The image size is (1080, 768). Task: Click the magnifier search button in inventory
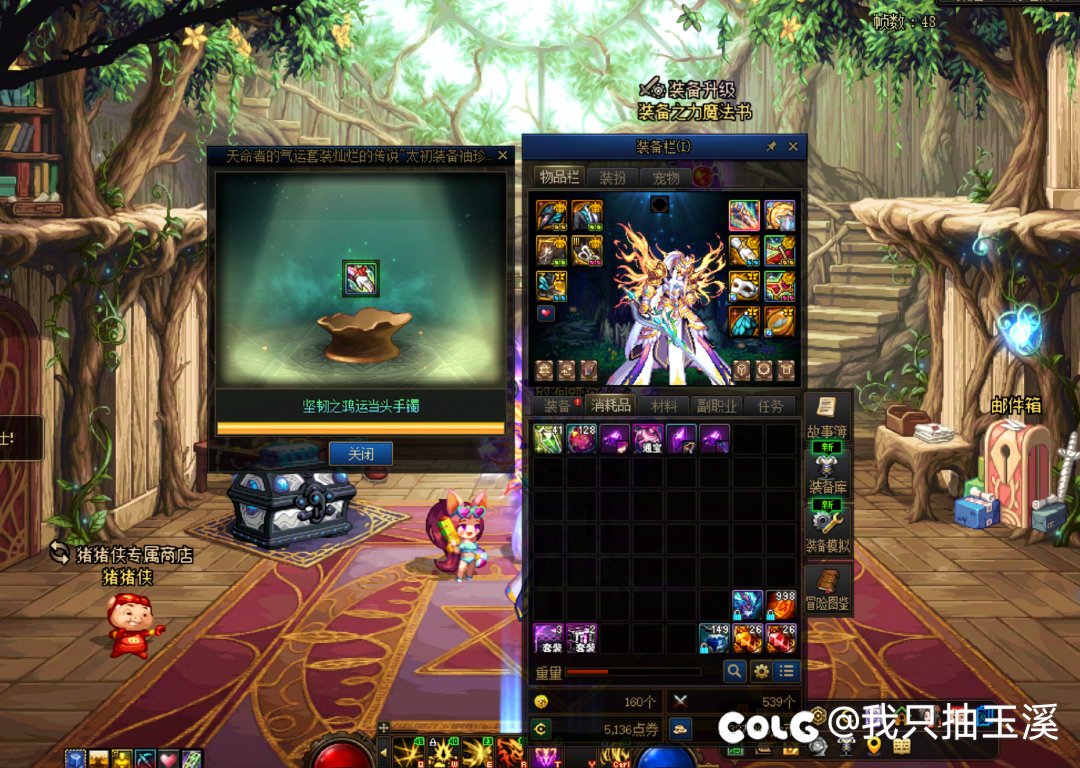[x=735, y=671]
